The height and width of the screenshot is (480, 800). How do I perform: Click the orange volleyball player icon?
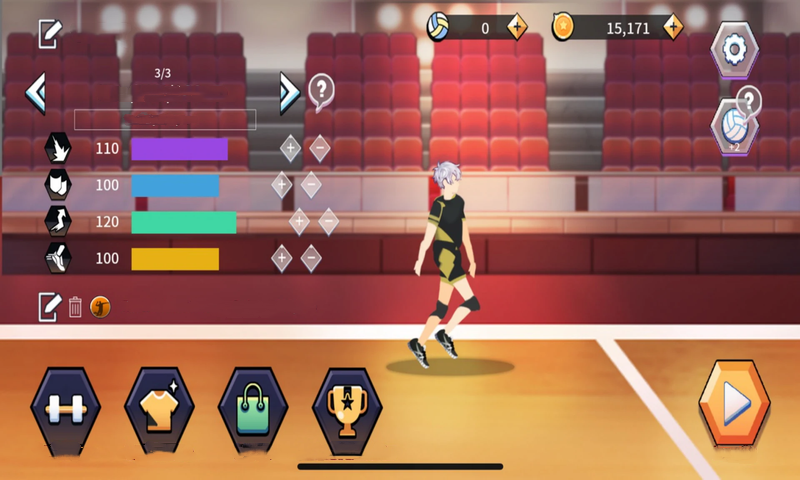coord(100,307)
